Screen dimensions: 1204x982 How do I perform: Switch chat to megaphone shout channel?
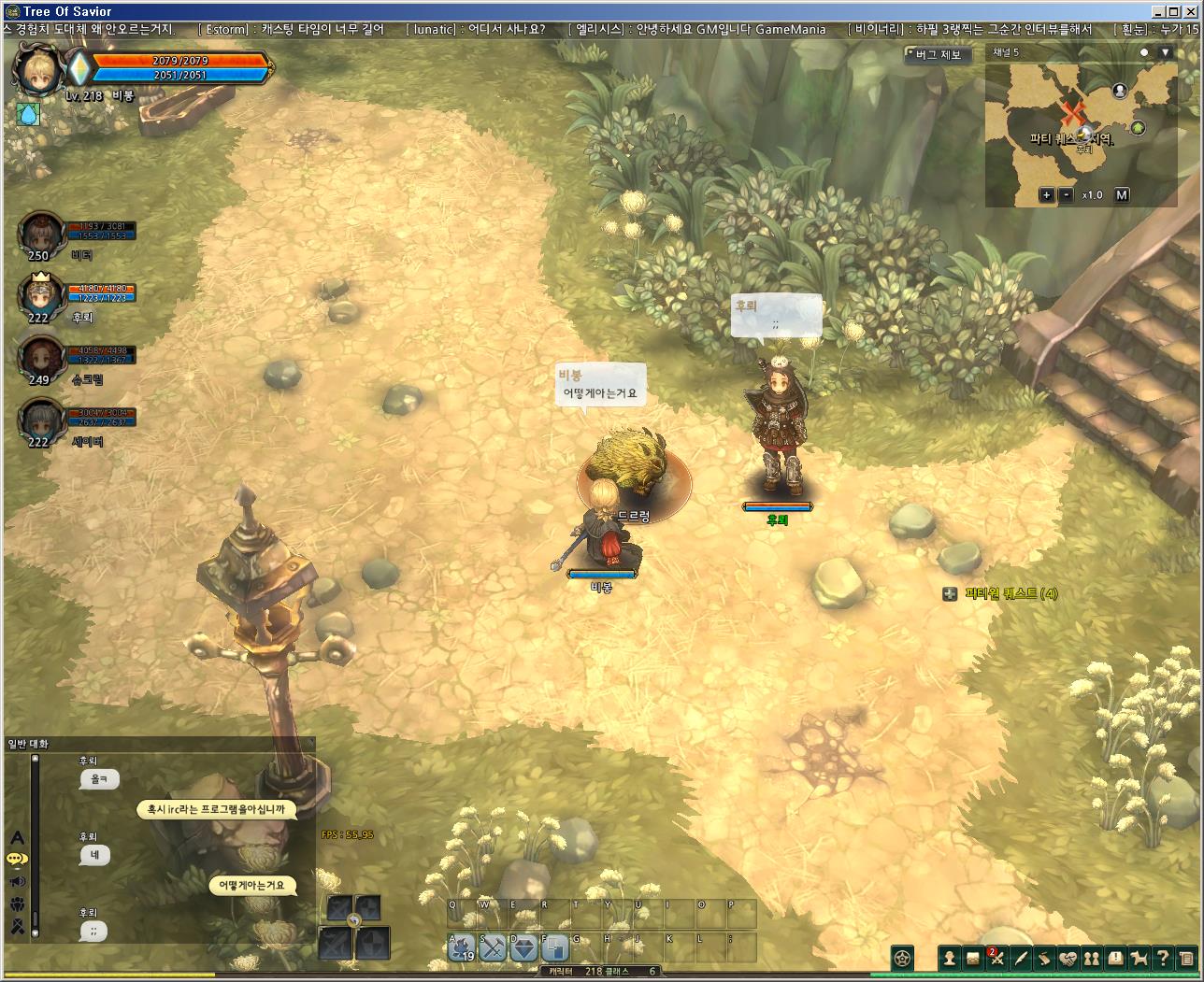(x=17, y=881)
